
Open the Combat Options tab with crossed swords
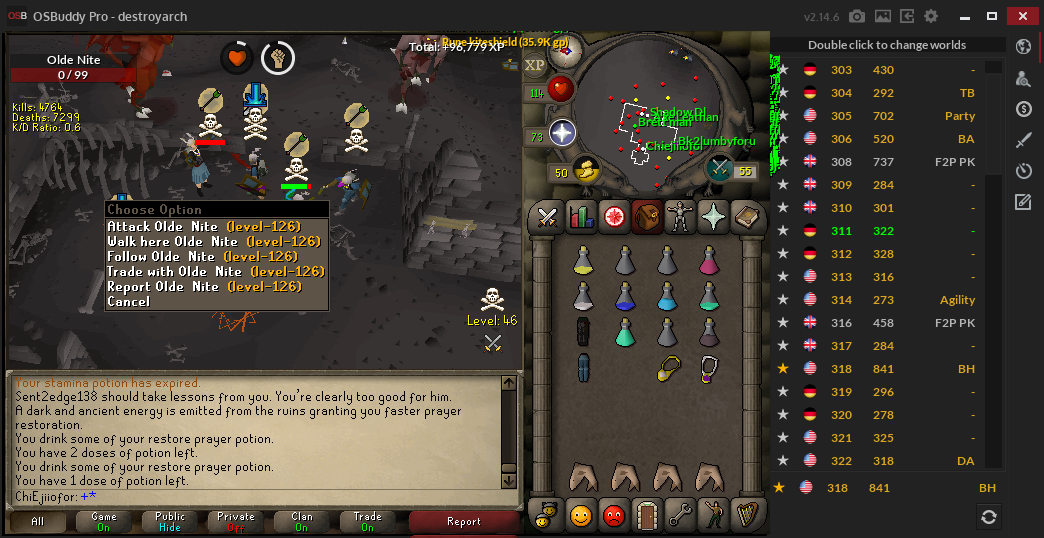click(x=548, y=216)
